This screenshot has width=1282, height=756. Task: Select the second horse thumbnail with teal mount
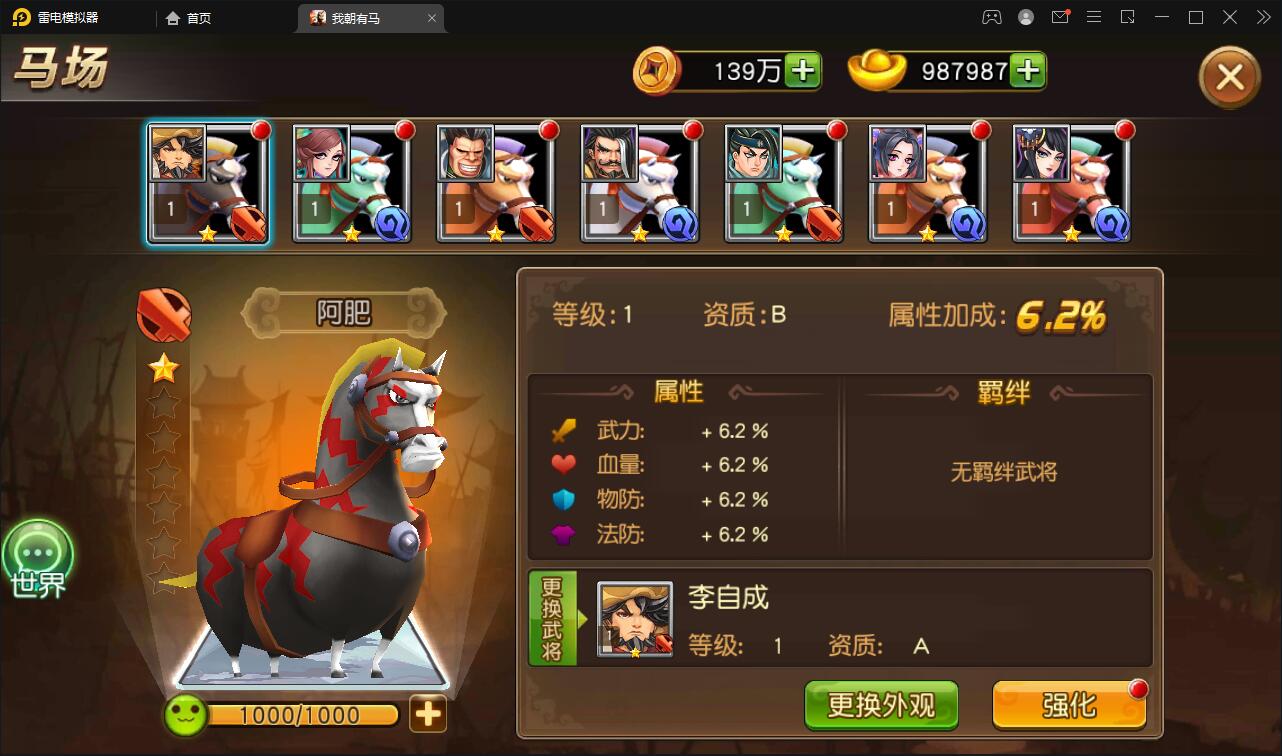[351, 182]
